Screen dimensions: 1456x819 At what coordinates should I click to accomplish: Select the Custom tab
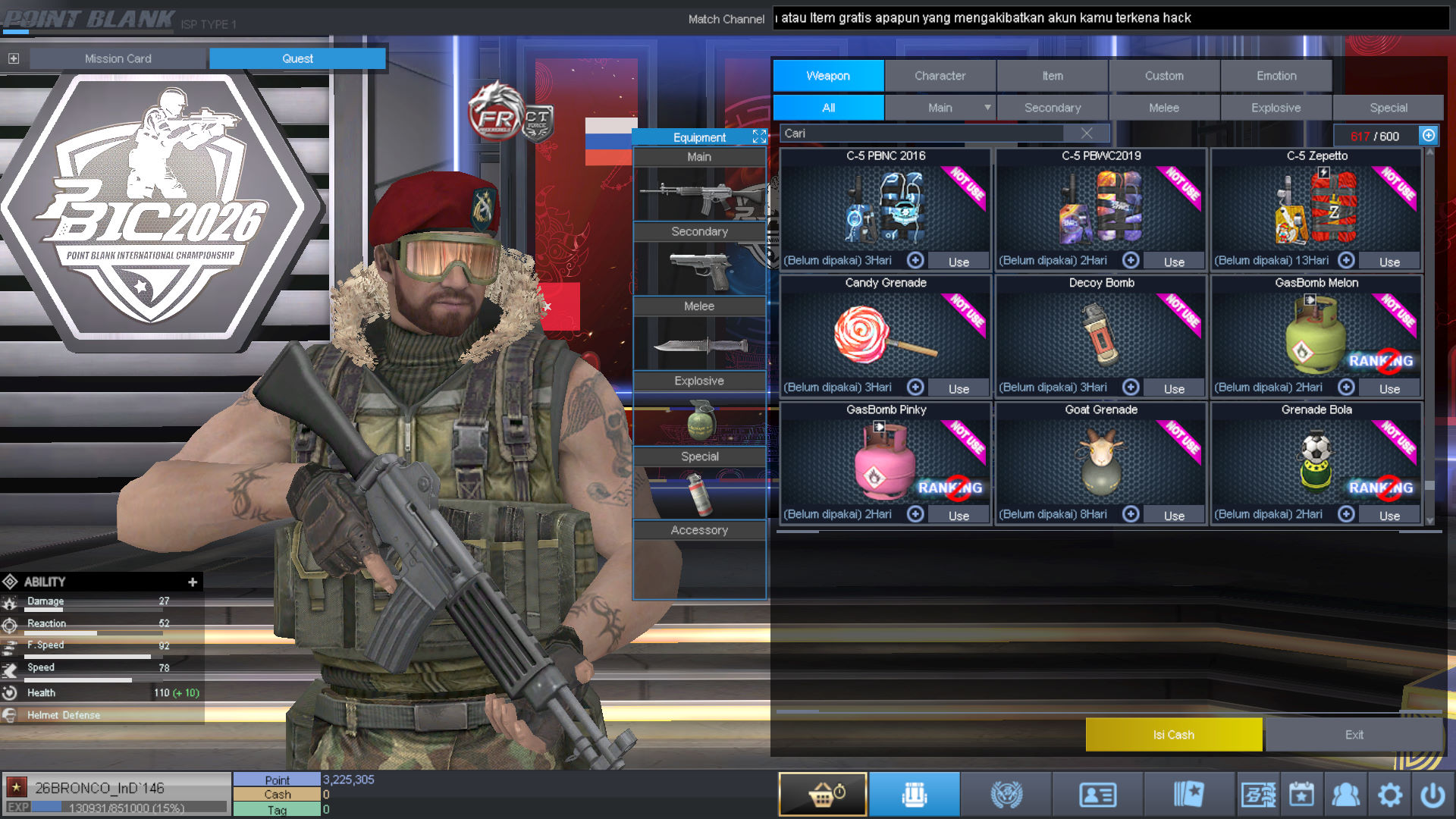click(x=1164, y=76)
